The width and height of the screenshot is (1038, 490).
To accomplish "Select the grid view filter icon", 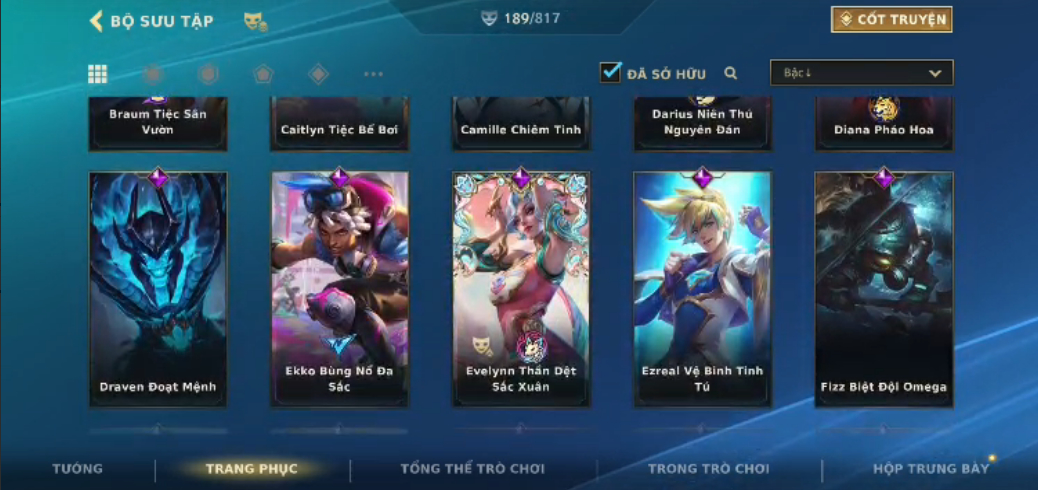I will pos(98,74).
